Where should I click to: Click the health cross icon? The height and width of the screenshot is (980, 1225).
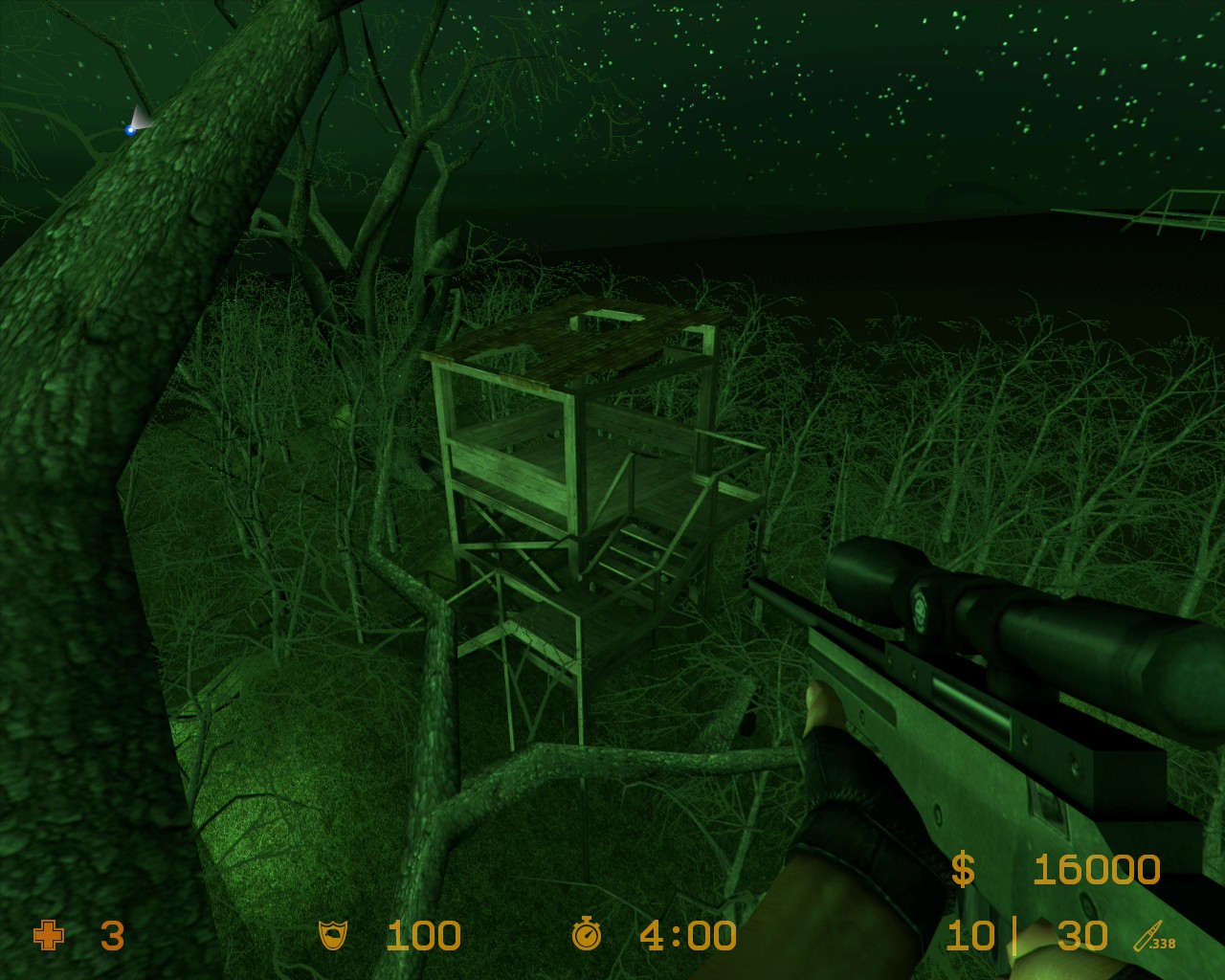coord(50,937)
